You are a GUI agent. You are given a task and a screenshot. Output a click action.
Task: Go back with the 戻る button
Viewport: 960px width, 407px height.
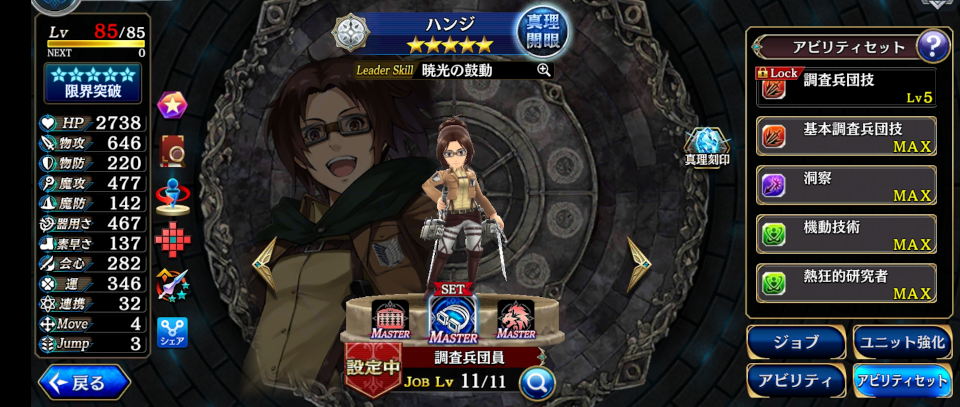[x=84, y=383]
